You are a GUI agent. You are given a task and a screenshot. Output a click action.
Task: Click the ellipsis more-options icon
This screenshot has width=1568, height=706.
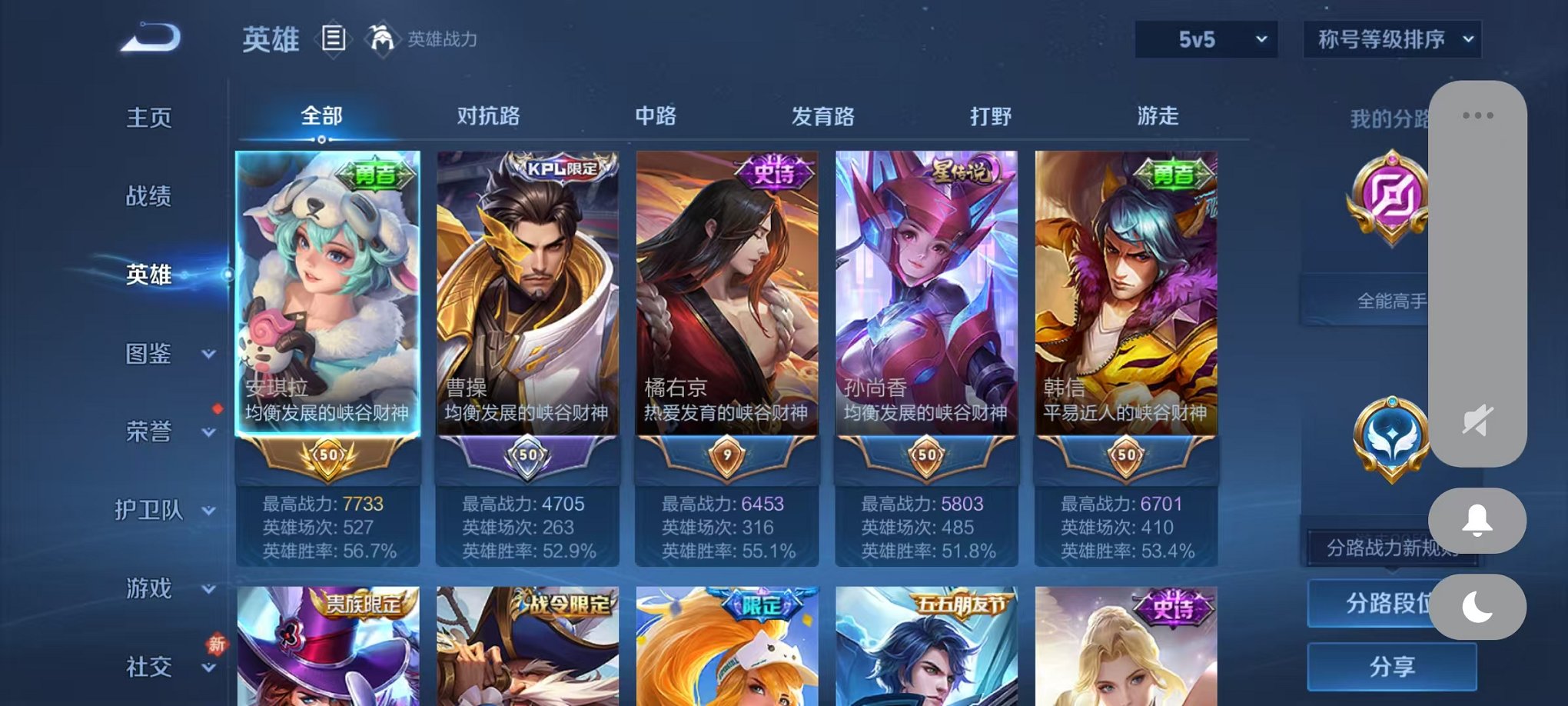coord(1479,117)
